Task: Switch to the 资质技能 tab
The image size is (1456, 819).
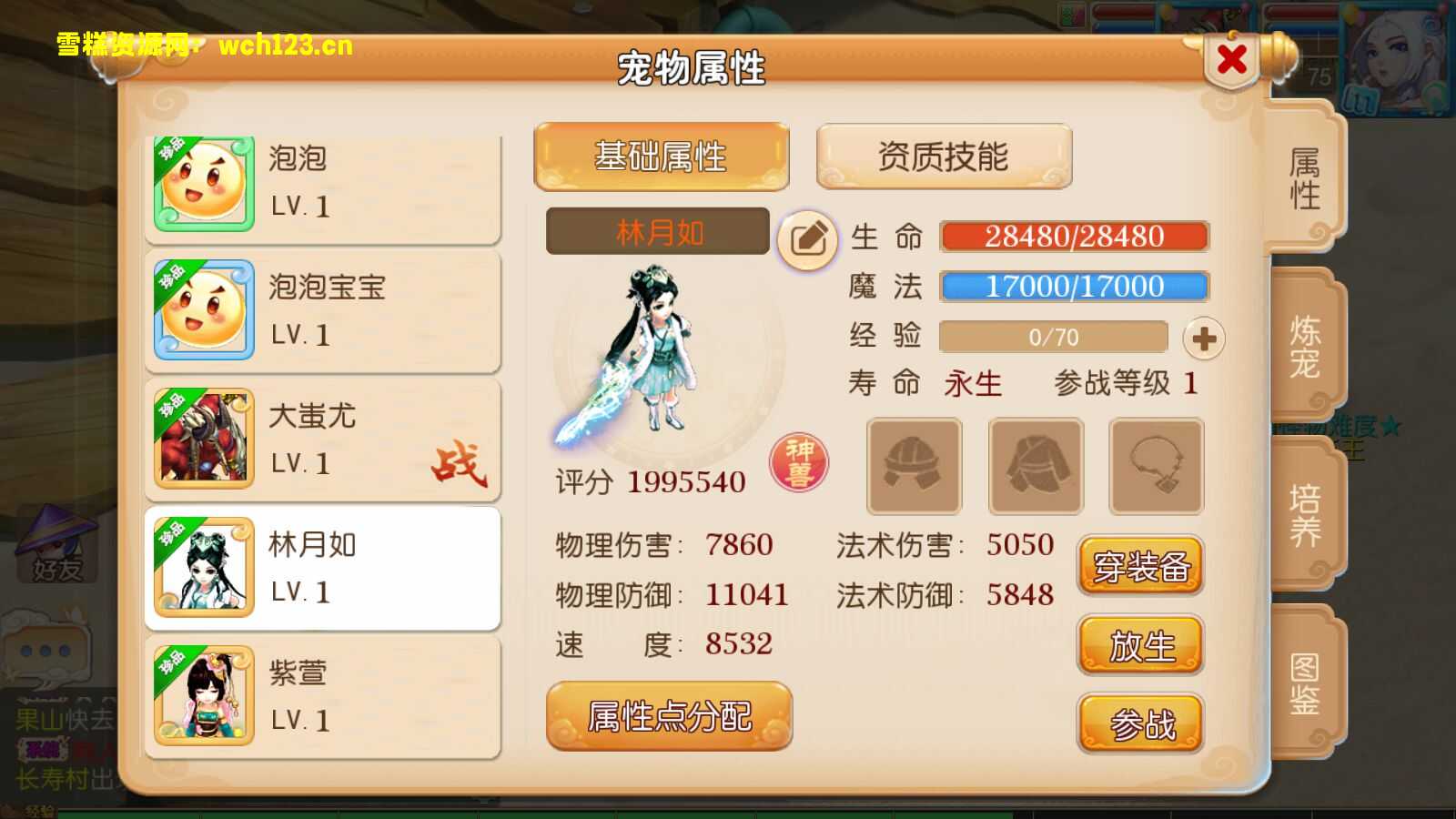Action: tap(944, 156)
